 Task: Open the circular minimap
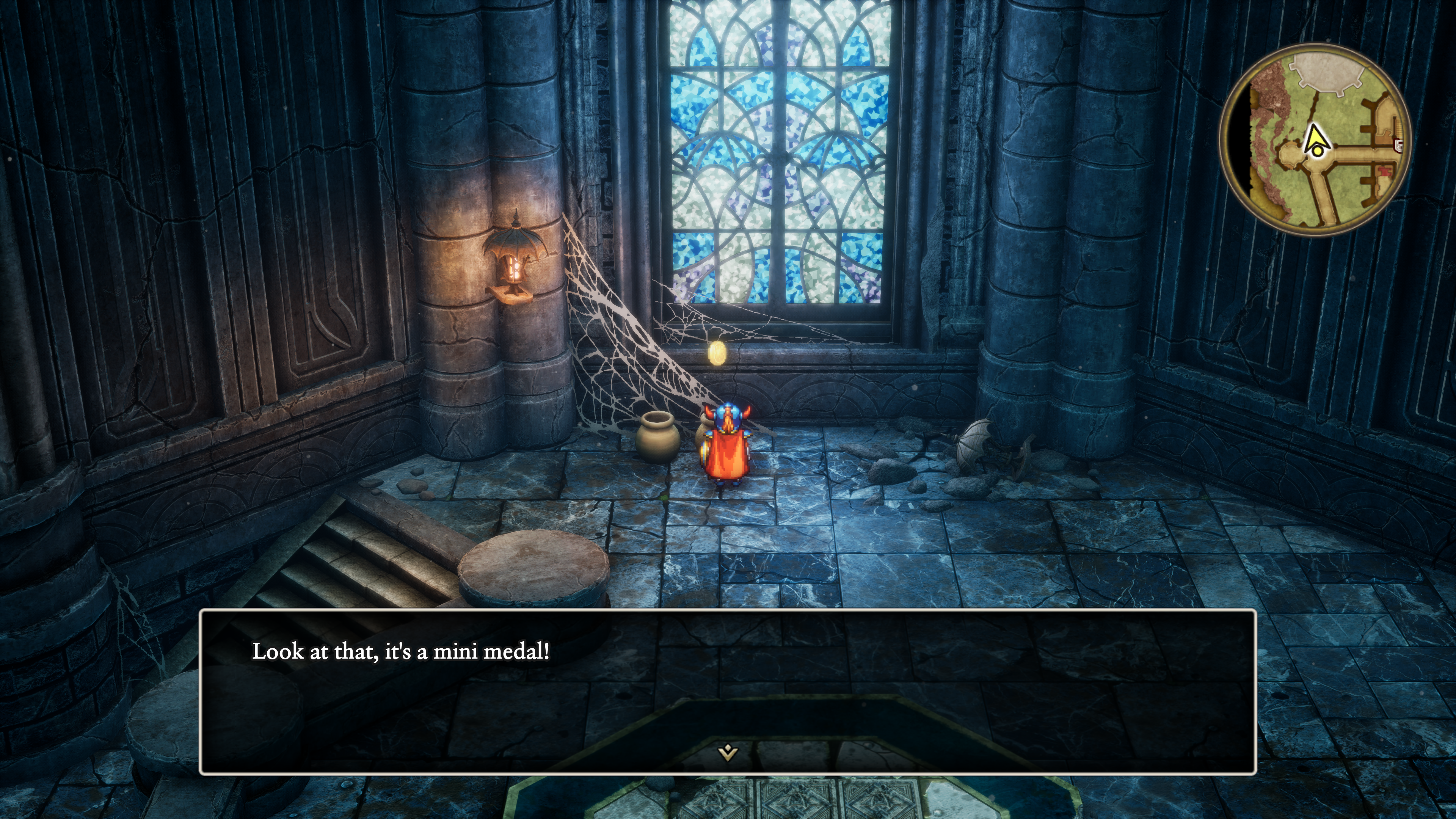(1315, 140)
